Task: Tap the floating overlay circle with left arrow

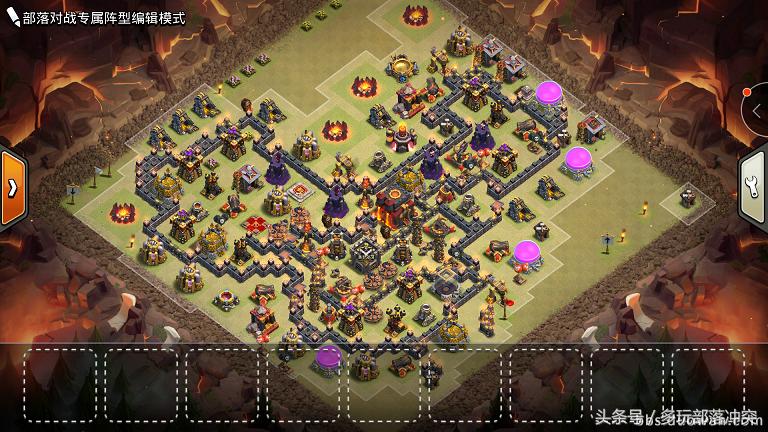Action: [x=757, y=110]
